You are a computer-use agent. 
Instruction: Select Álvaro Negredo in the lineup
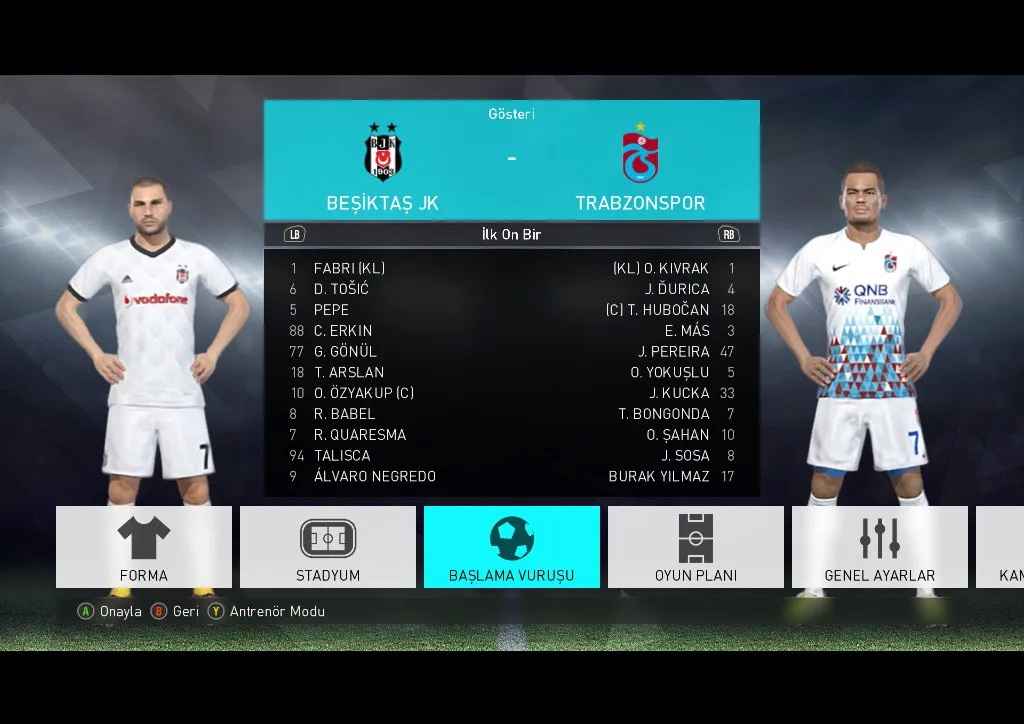pos(374,477)
